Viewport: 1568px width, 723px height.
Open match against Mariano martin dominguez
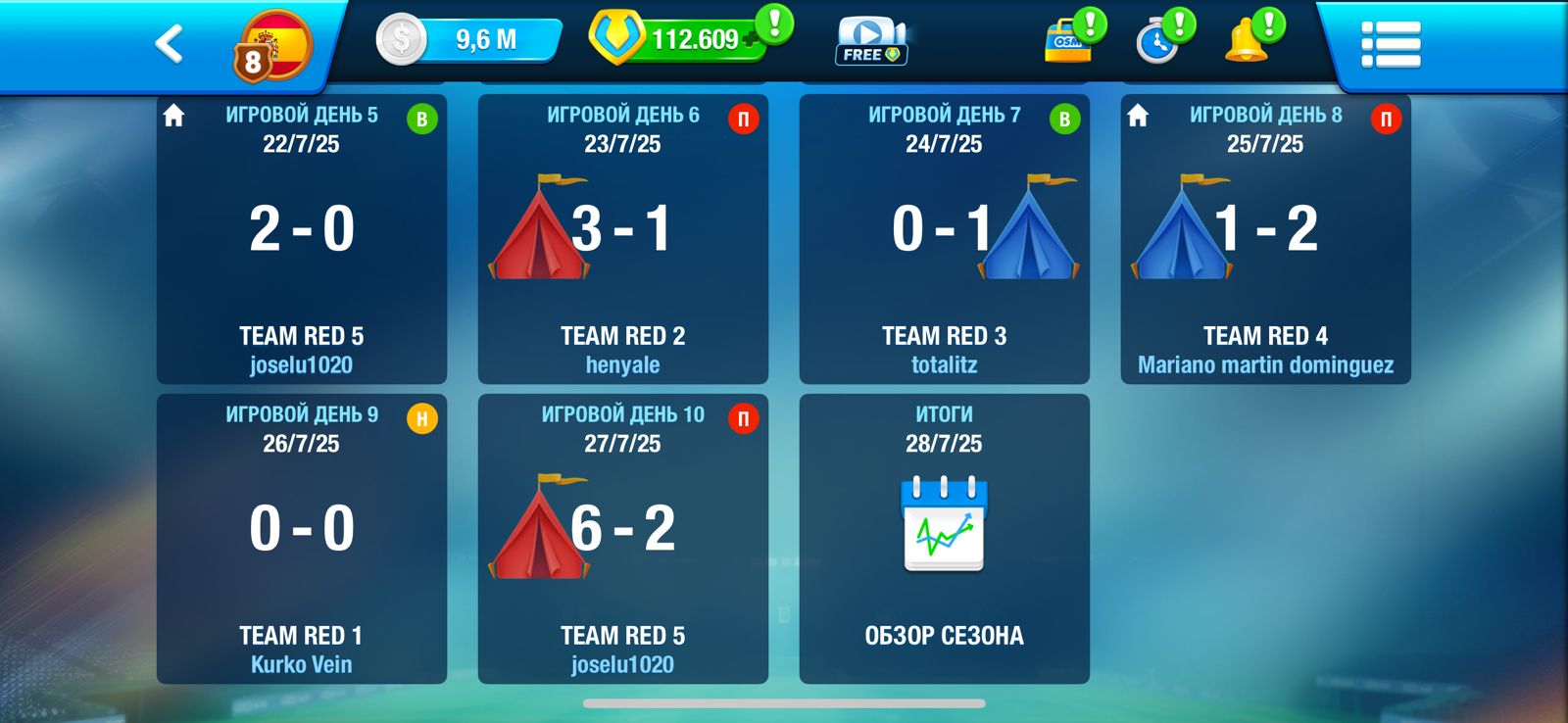[x=1266, y=239]
